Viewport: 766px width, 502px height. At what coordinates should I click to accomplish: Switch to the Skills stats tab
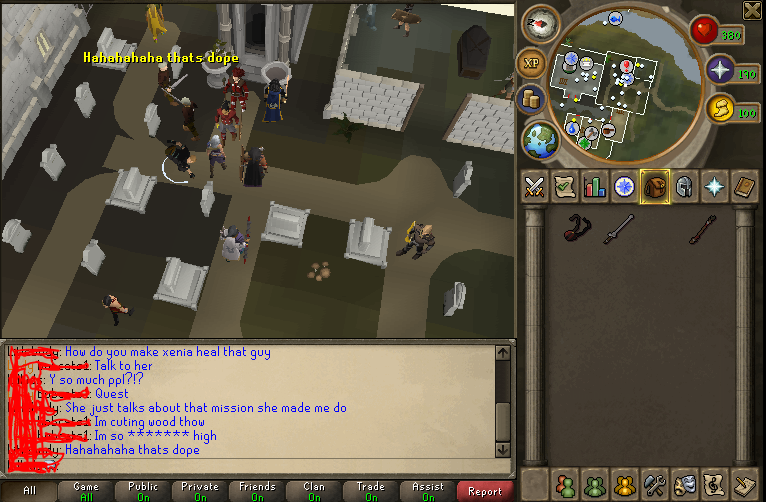click(595, 187)
